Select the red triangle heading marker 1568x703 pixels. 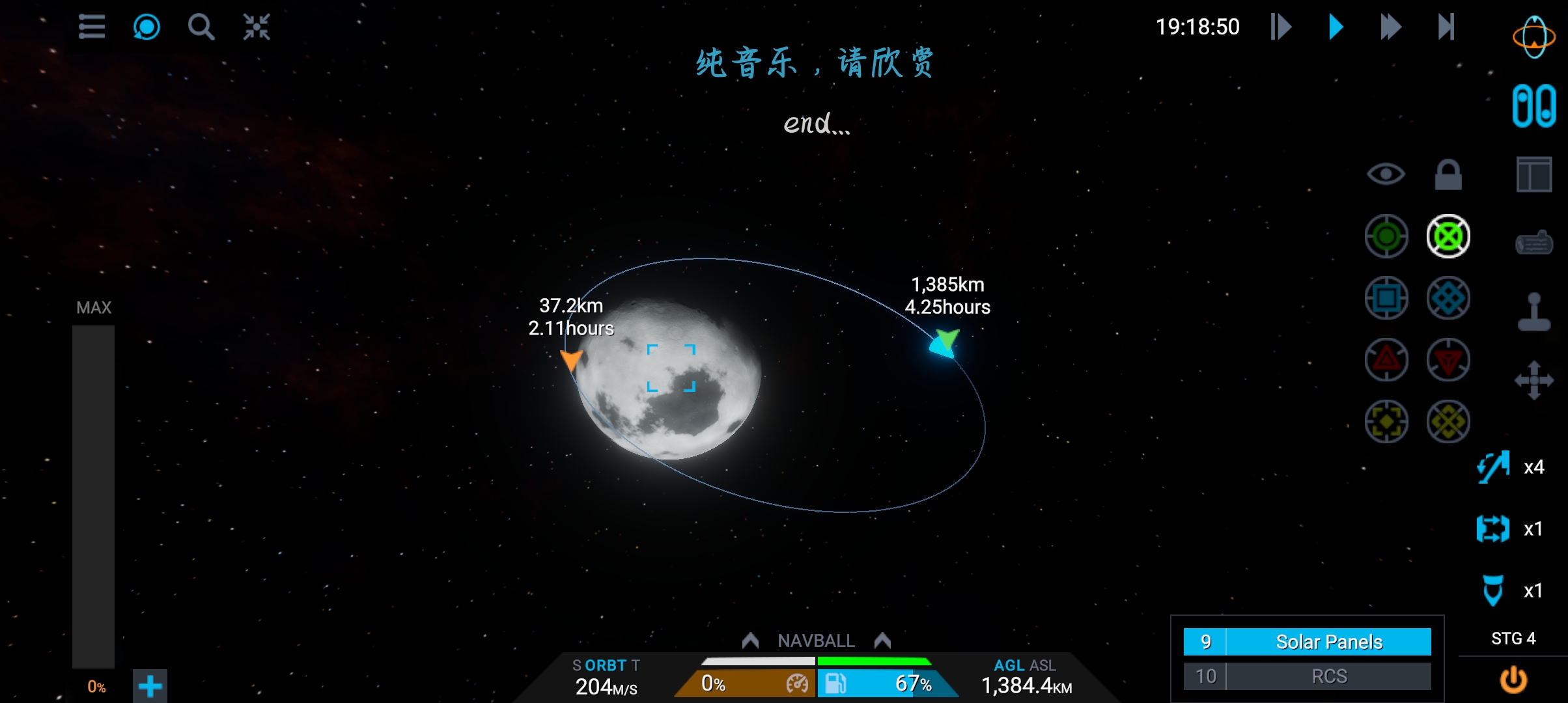tap(1386, 360)
